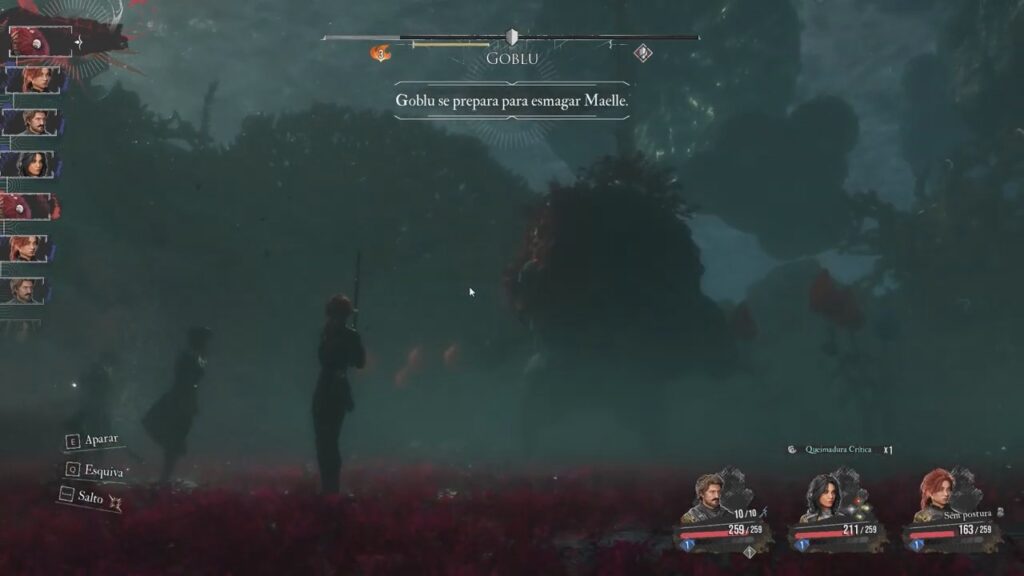Click Maelle's Sem postura stance icon

coord(1000,512)
